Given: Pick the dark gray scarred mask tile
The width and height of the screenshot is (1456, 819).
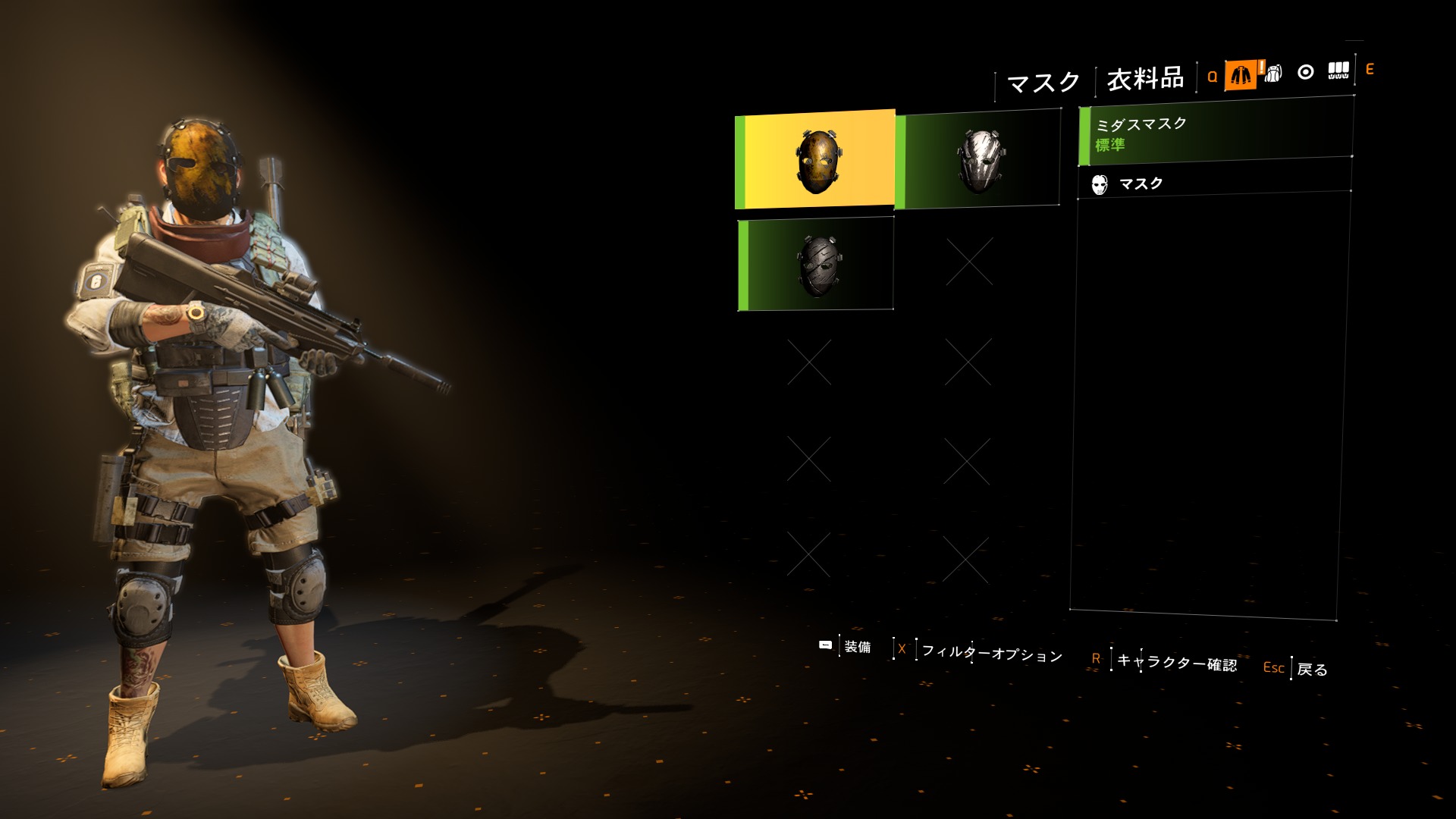Looking at the screenshot, I should [816, 264].
